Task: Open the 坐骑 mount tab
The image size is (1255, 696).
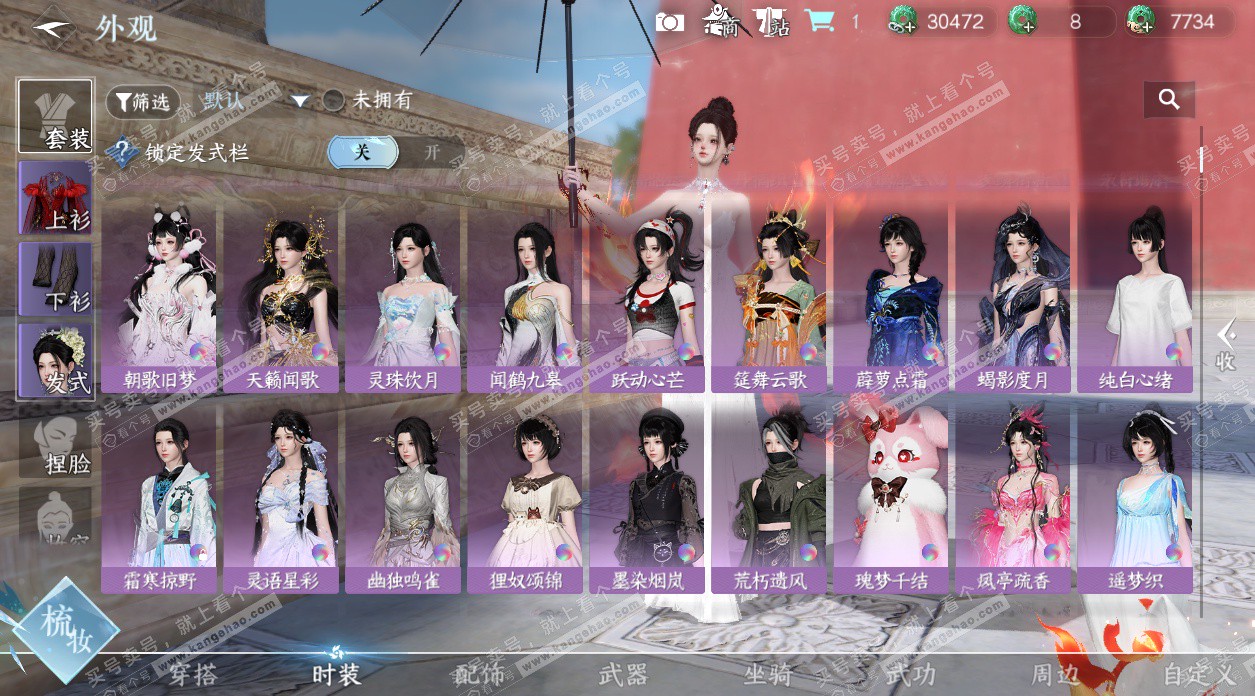Action: coord(769,675)
